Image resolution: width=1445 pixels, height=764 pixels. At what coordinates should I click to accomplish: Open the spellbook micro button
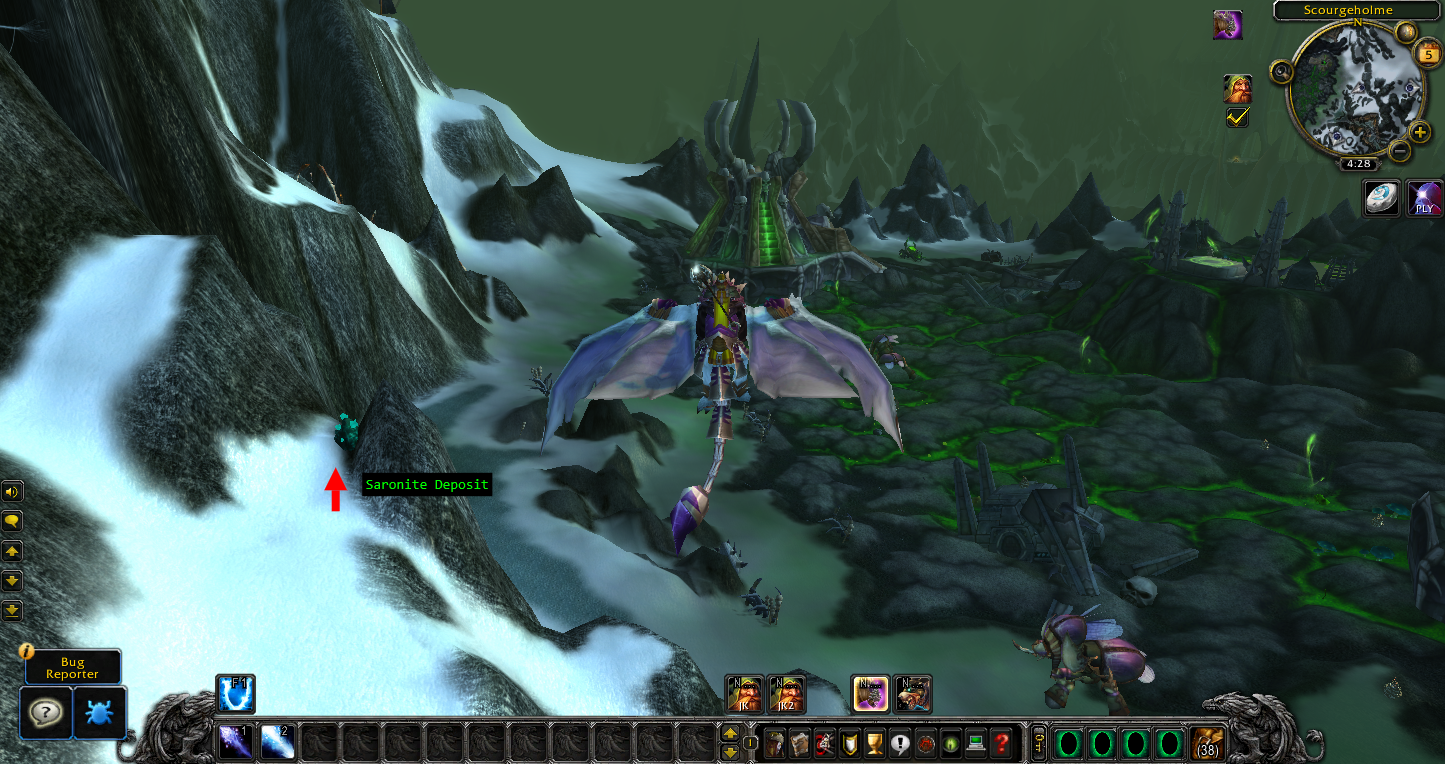coord(800,743)
